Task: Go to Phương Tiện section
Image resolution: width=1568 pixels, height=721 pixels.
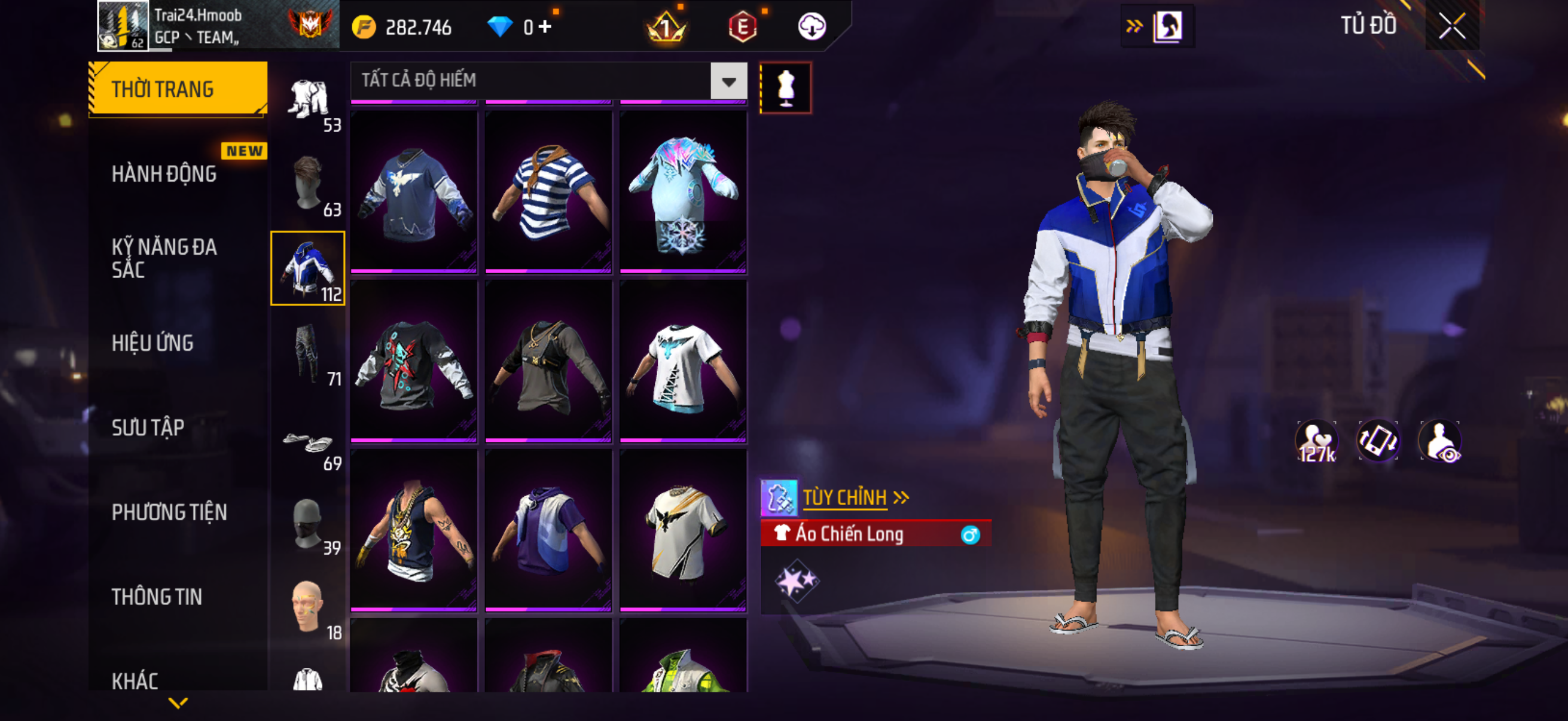Action: [169, 512]
